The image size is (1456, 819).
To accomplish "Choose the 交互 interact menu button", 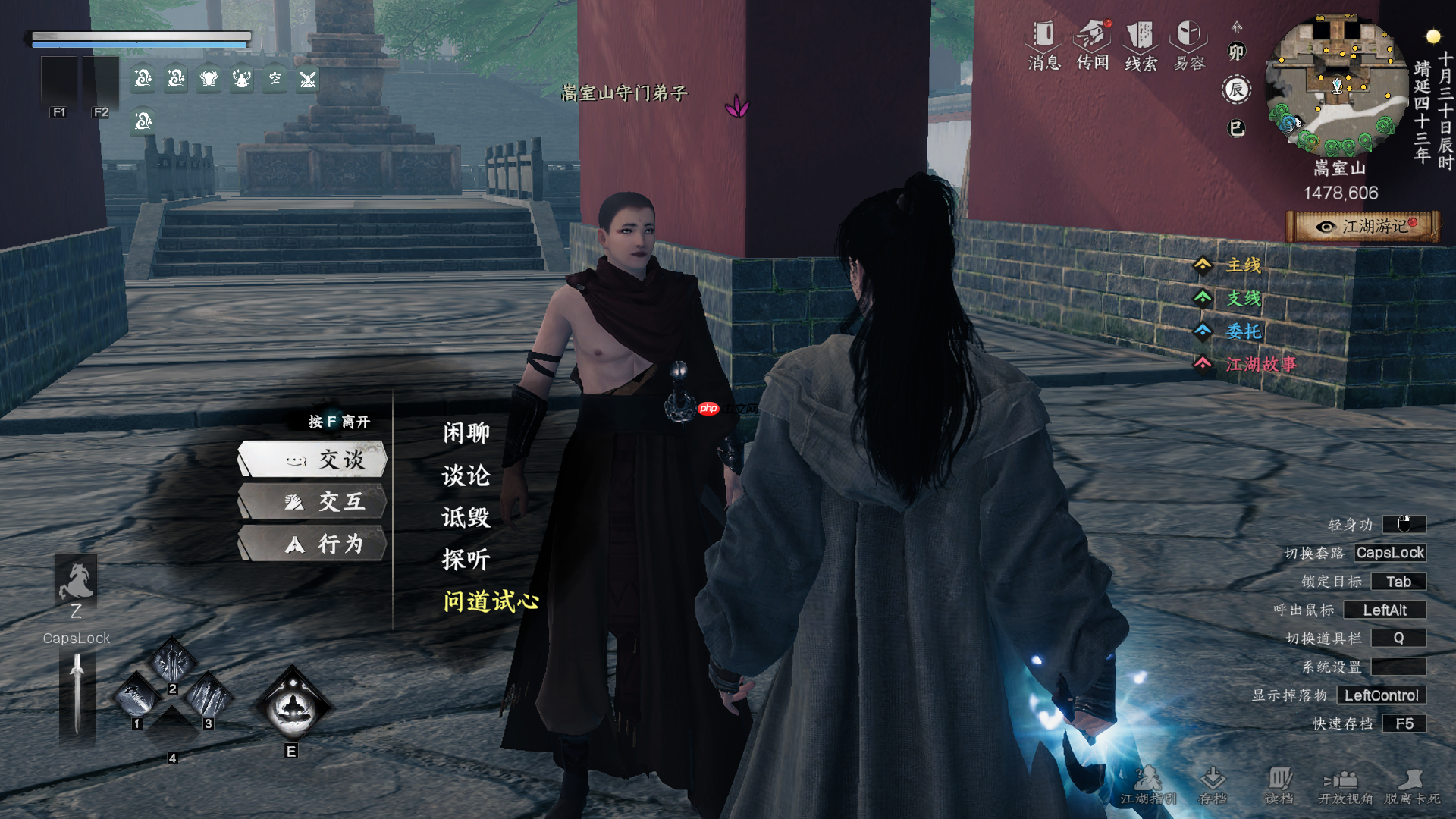I will click(x=313, y=501).
